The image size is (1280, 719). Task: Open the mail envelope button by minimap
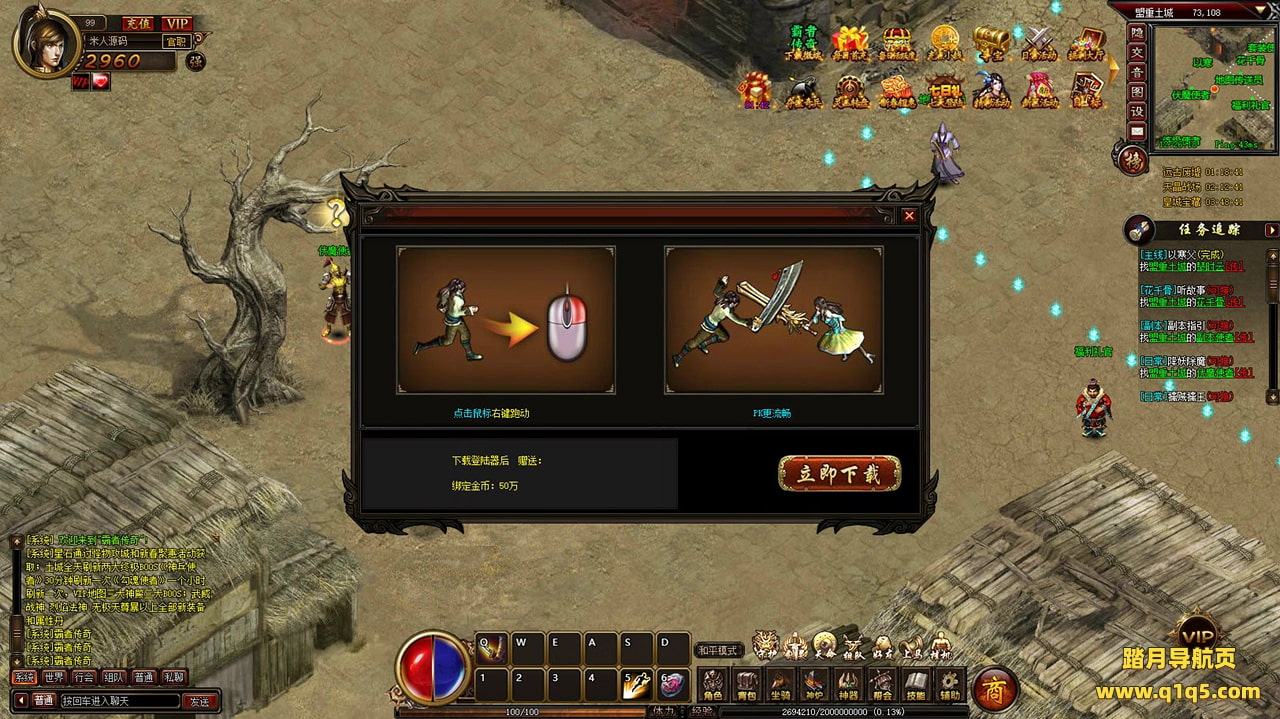[x=1137, y=131]
